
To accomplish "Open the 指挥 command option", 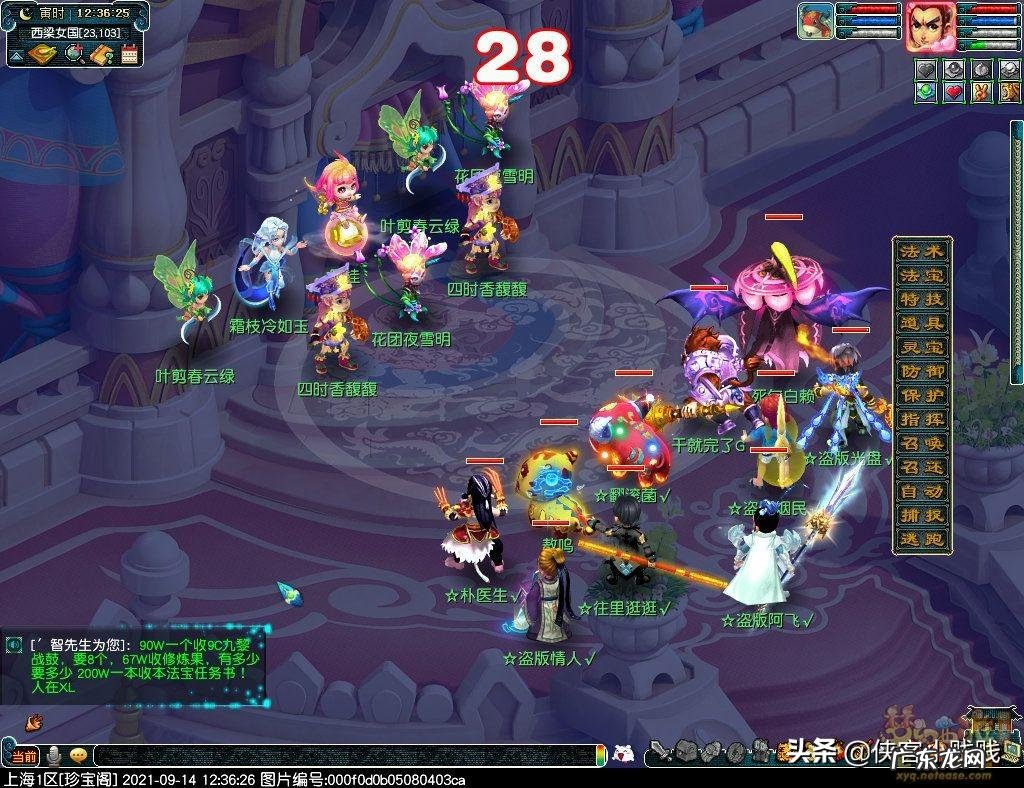I will click(x=921, y=419).
